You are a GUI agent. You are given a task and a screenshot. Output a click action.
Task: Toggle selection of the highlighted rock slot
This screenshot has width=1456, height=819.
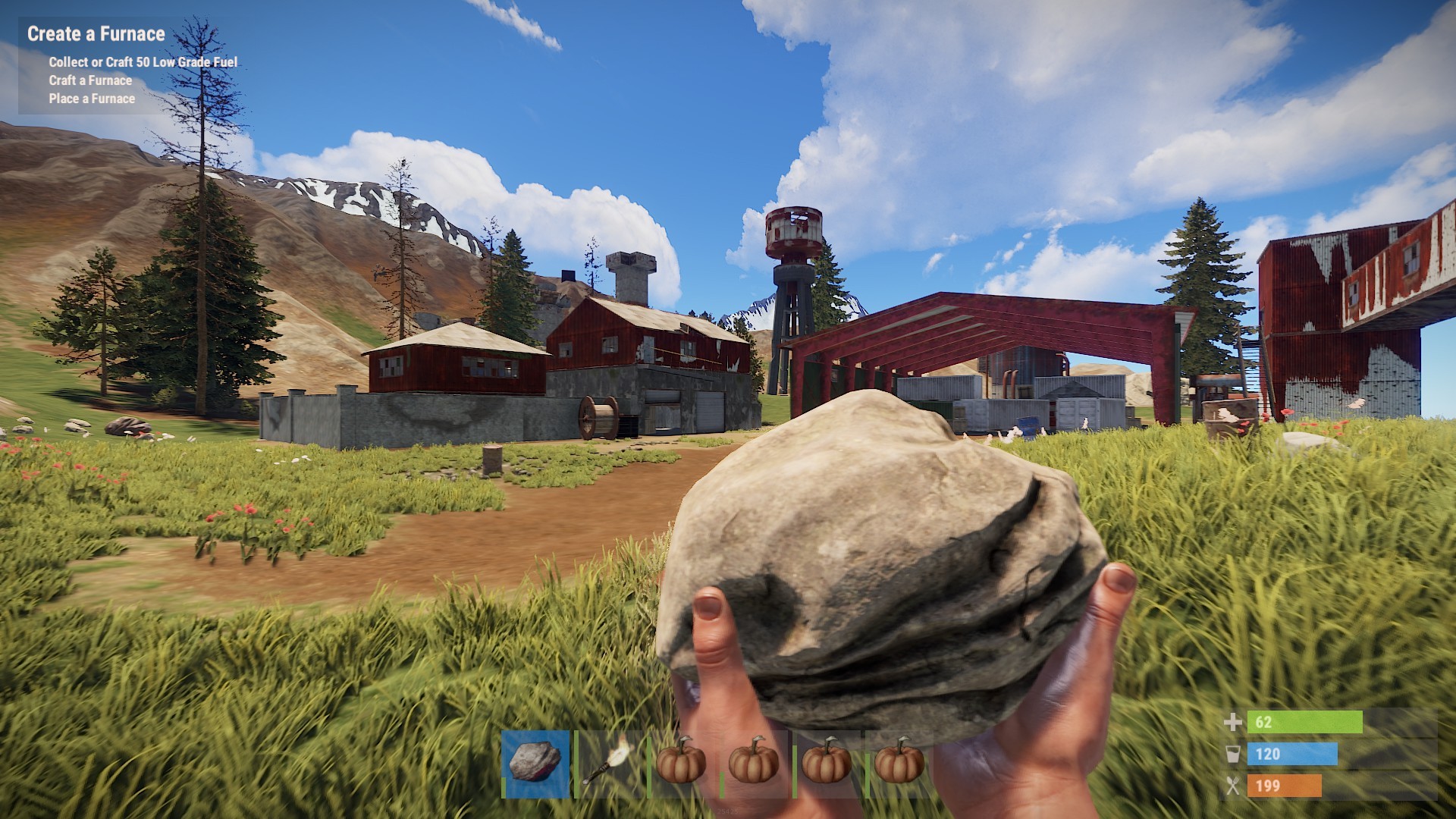(535, 766)
